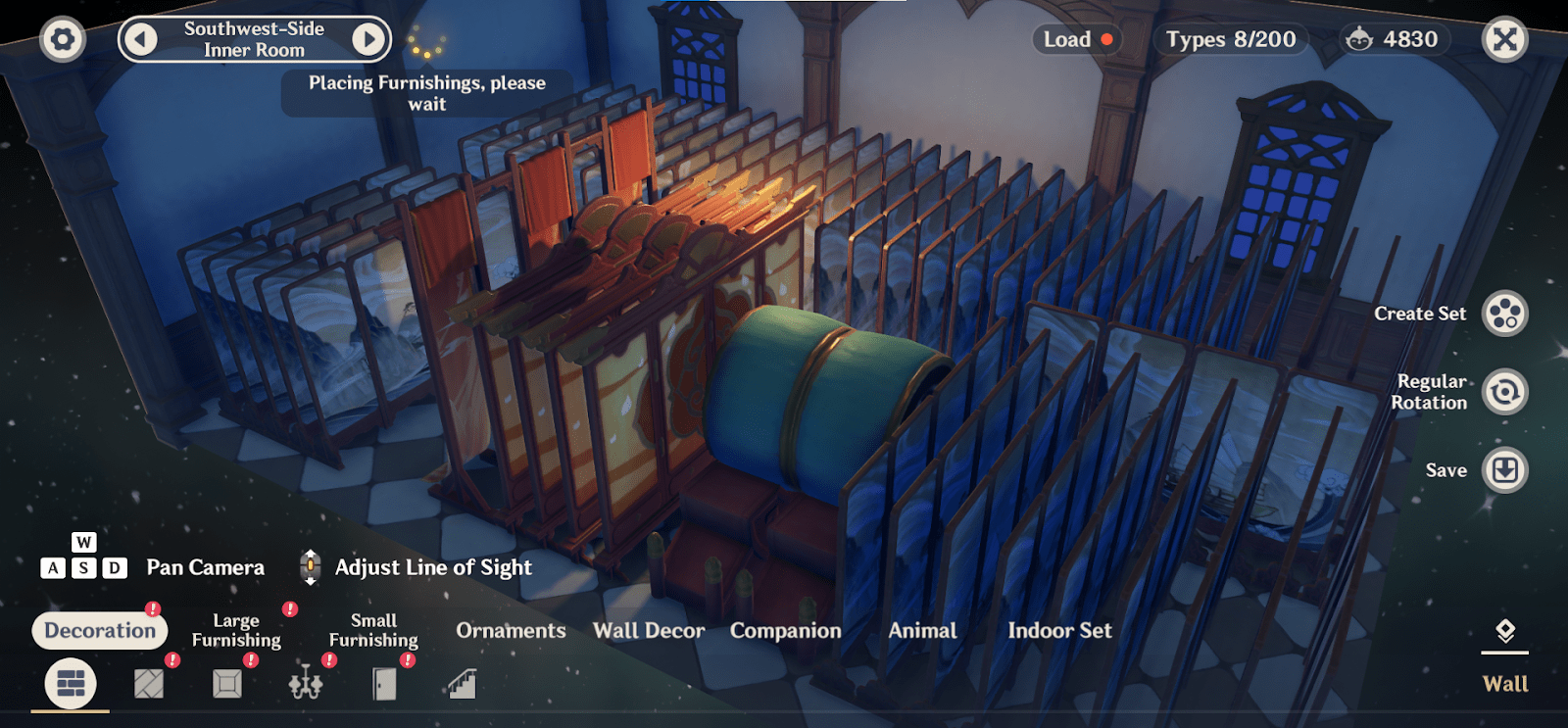
Task: Select the Decoration category tab
Action: (100, 630)
